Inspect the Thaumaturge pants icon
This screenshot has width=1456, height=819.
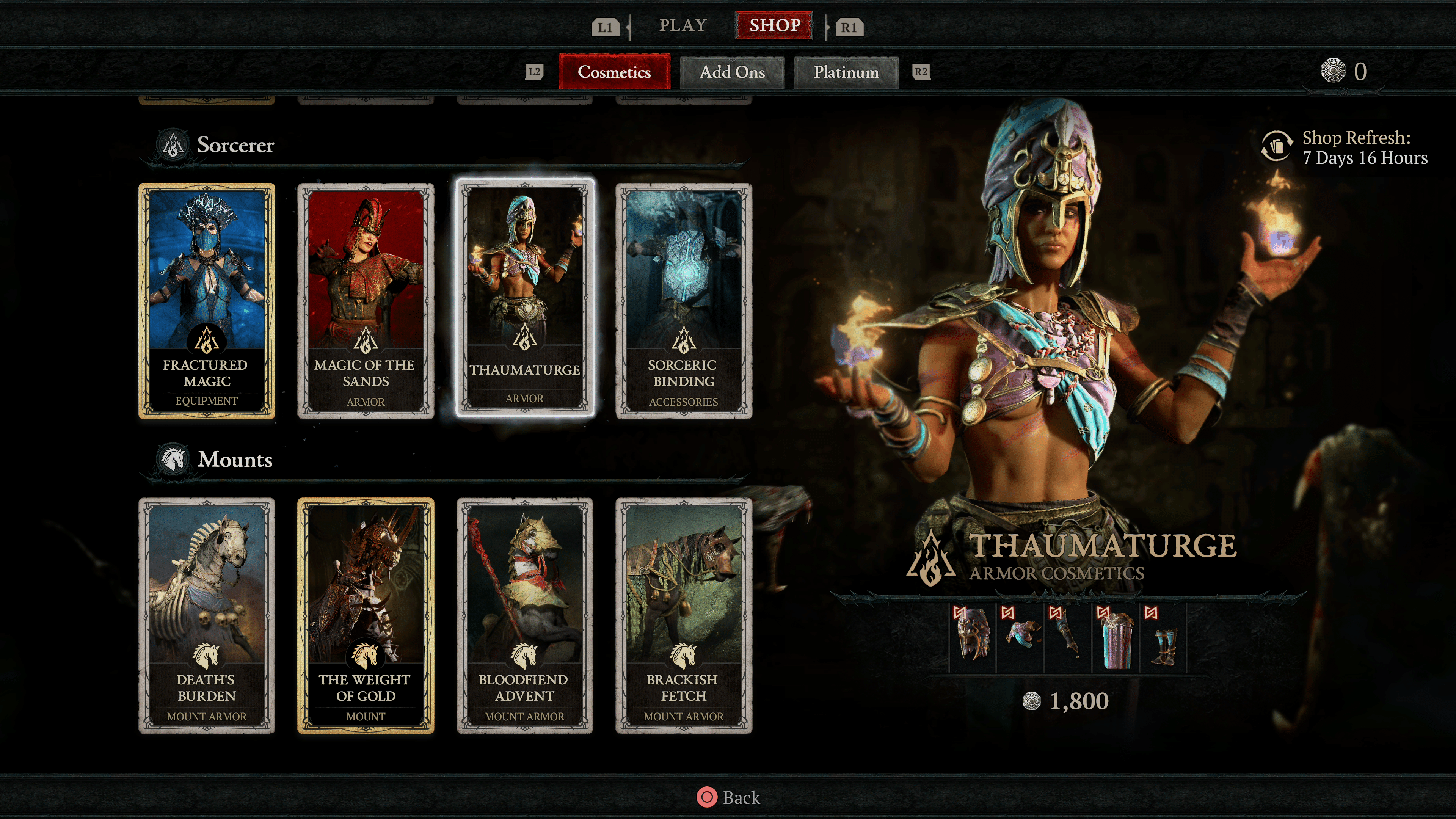(1116, 637)
